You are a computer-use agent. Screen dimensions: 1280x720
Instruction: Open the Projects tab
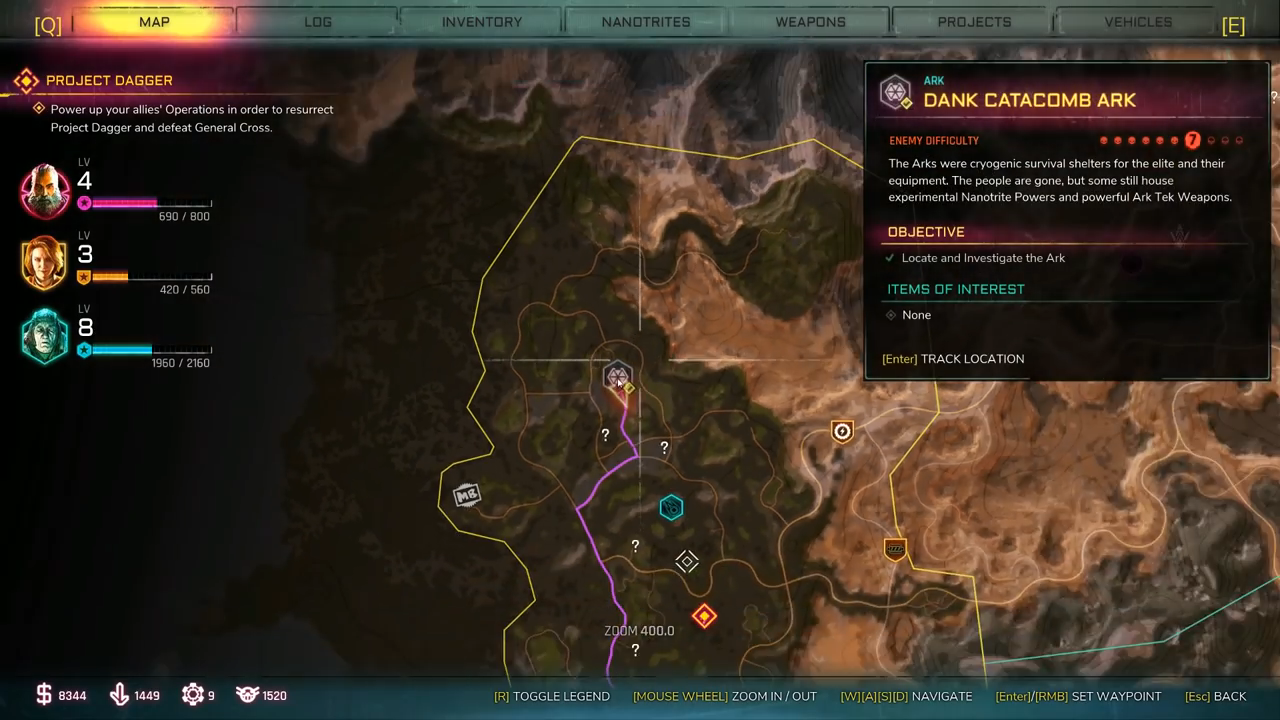point(974,22)
